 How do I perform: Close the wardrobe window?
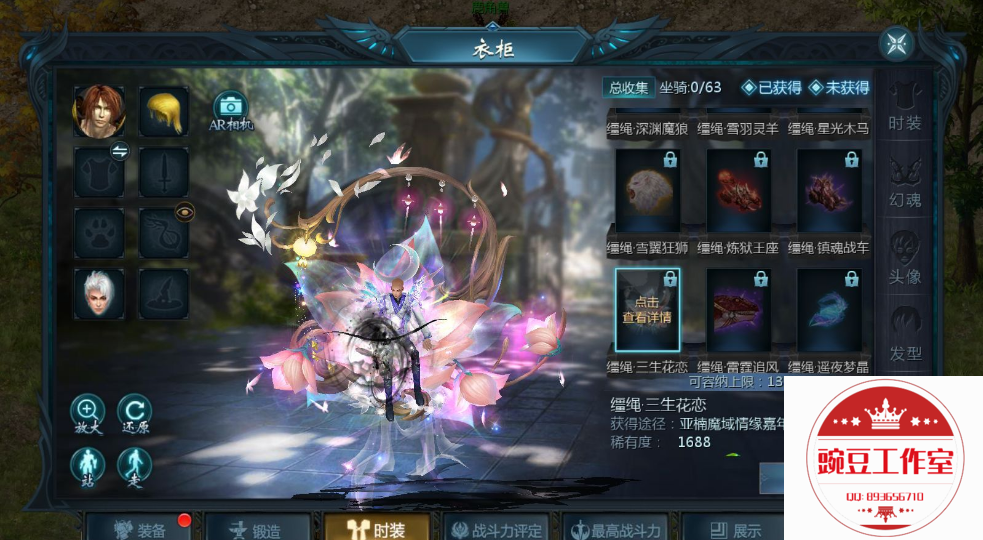point(896,44)
